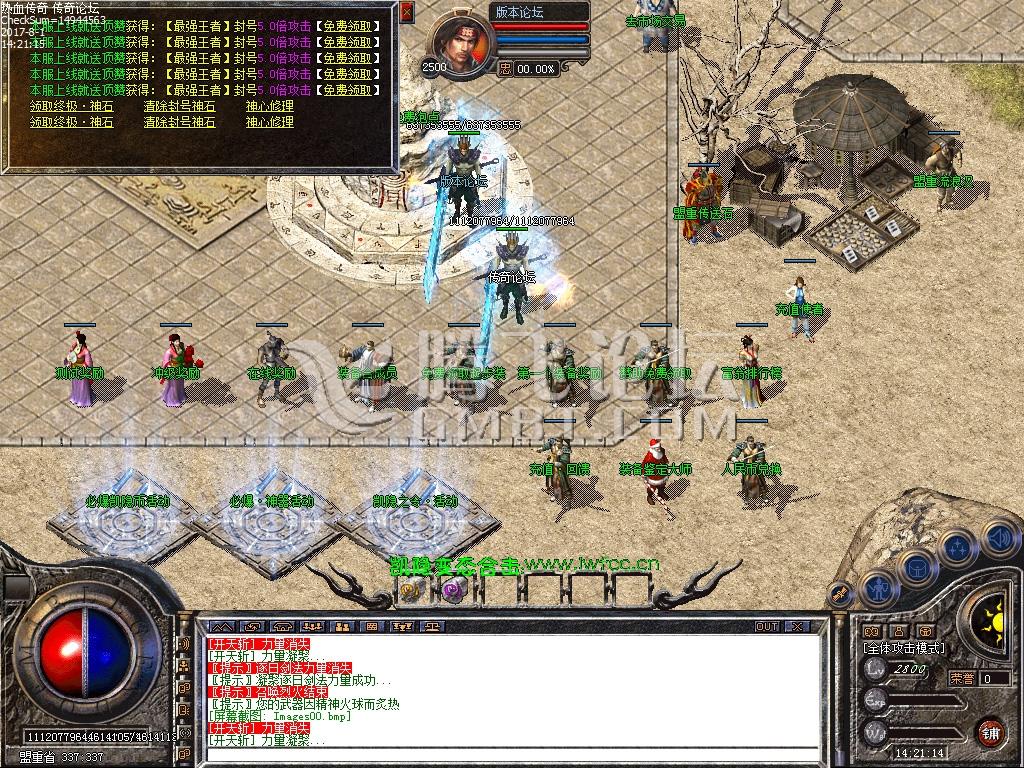Click the X button beside OUT

point(797,626)
